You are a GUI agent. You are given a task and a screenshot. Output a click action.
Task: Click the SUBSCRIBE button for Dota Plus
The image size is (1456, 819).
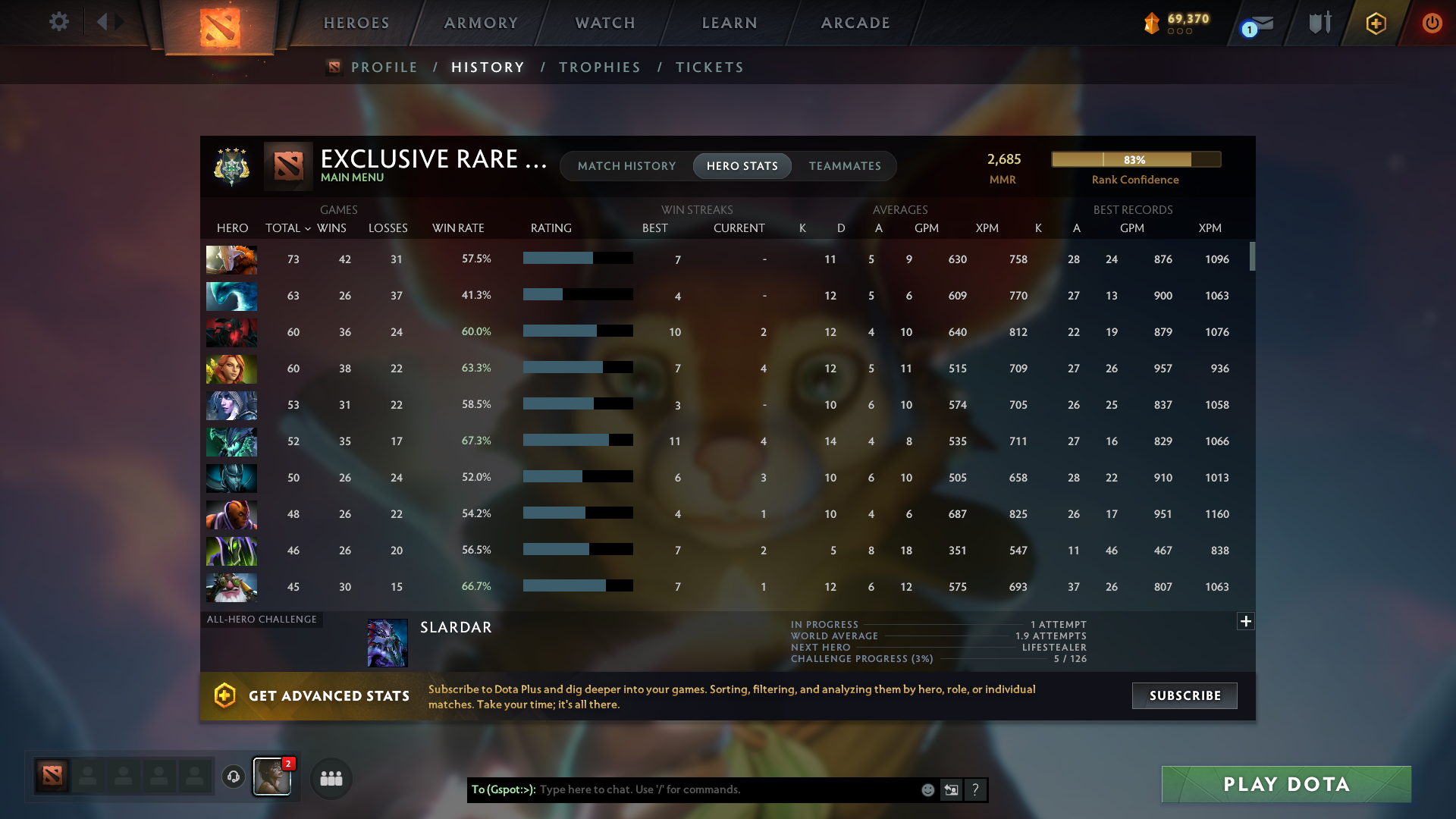[1185, 695]
